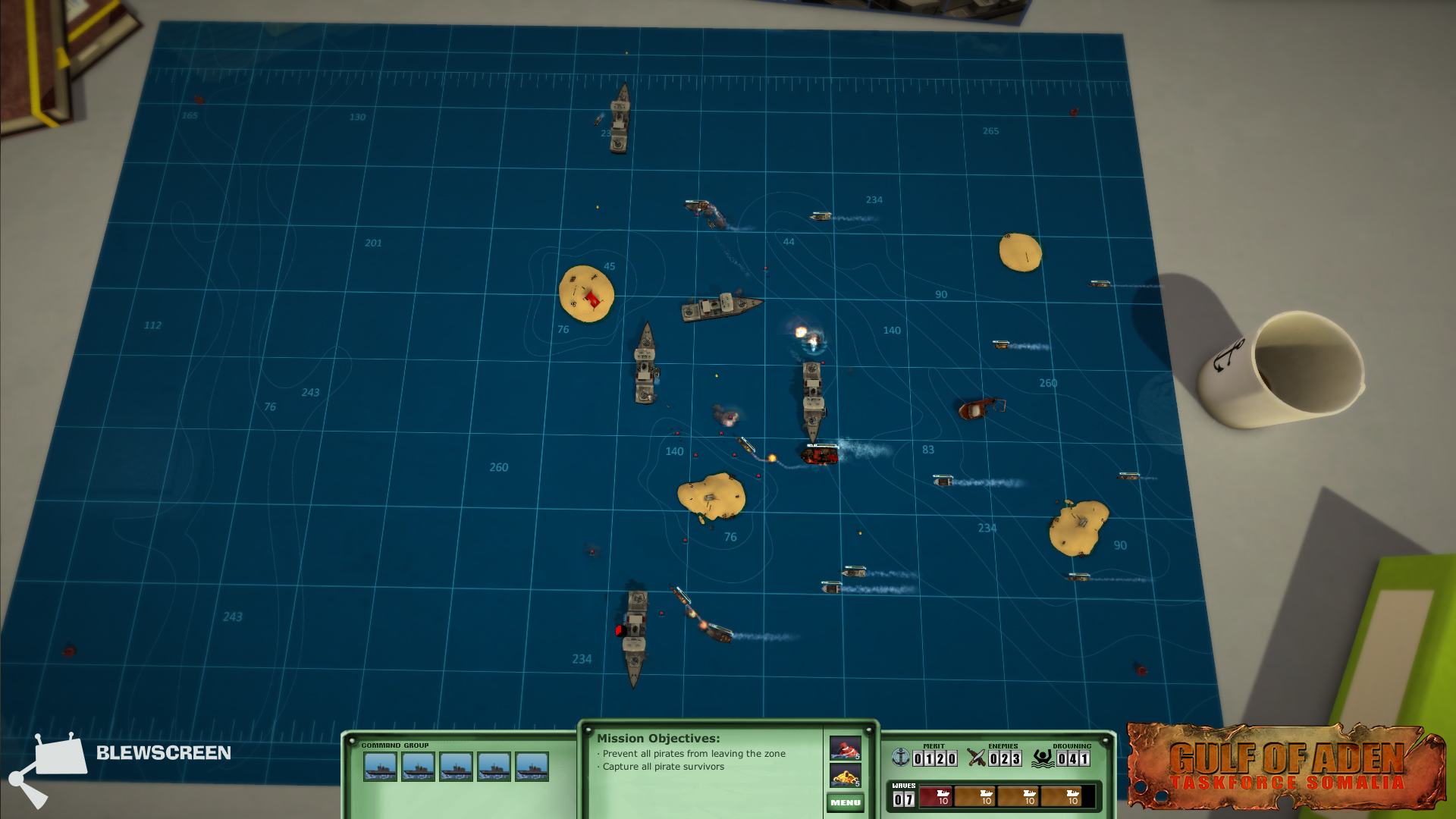Viewport: 1456px width, 819px height.
Task: Select the red life ring rescue icon
Action: [x=845, y=748]
